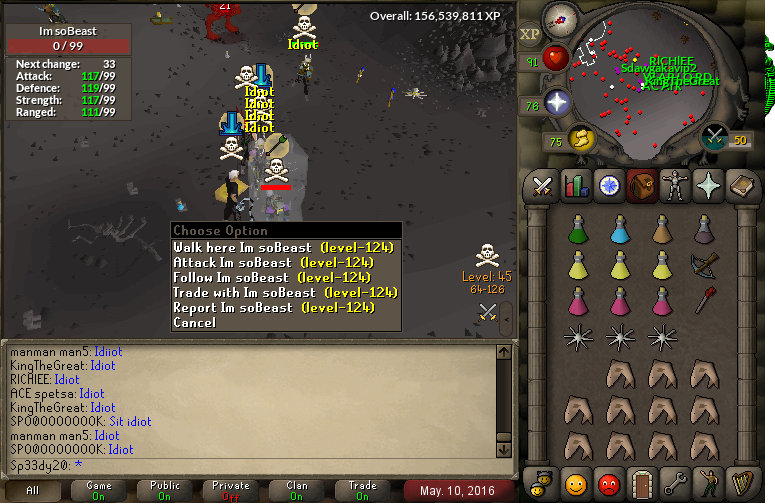The image size is (775, 504).
Task: Activate the quick-prayers orb
Action: tap(556, 103)
